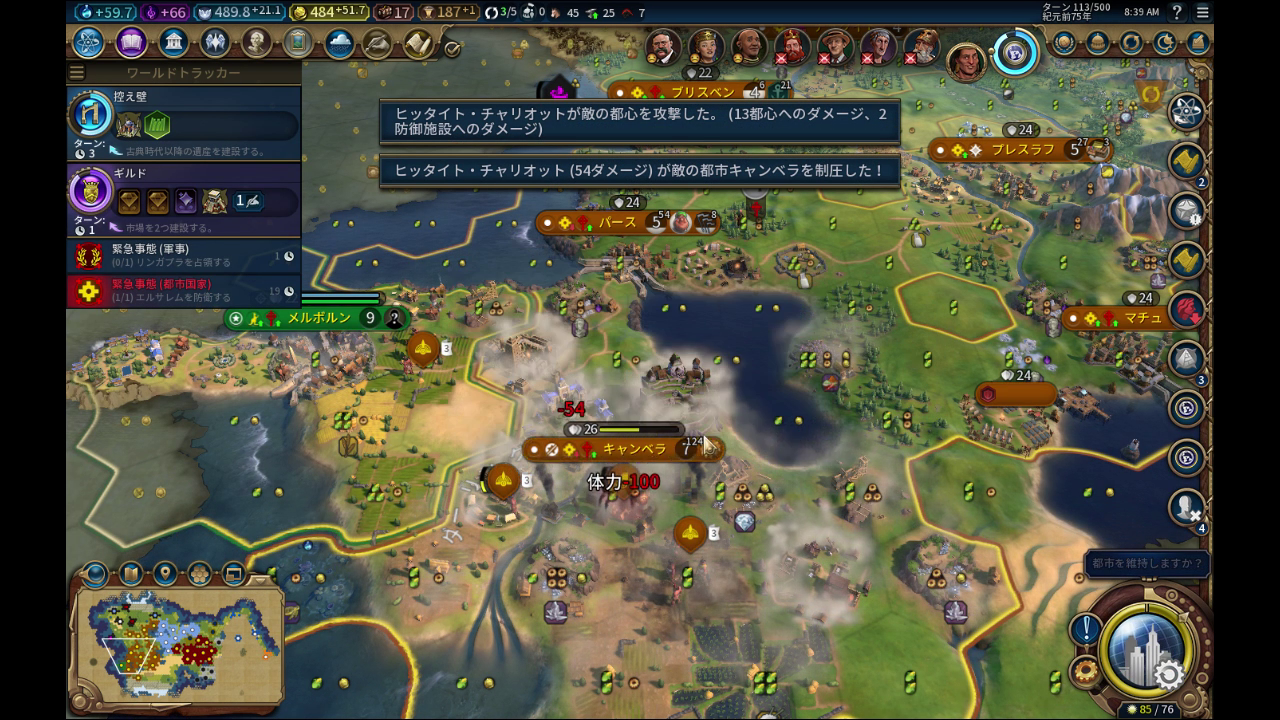Click the キャンベラ city banner
The height and width of the screenshot is (720, 1280).
tap(620, 449)
